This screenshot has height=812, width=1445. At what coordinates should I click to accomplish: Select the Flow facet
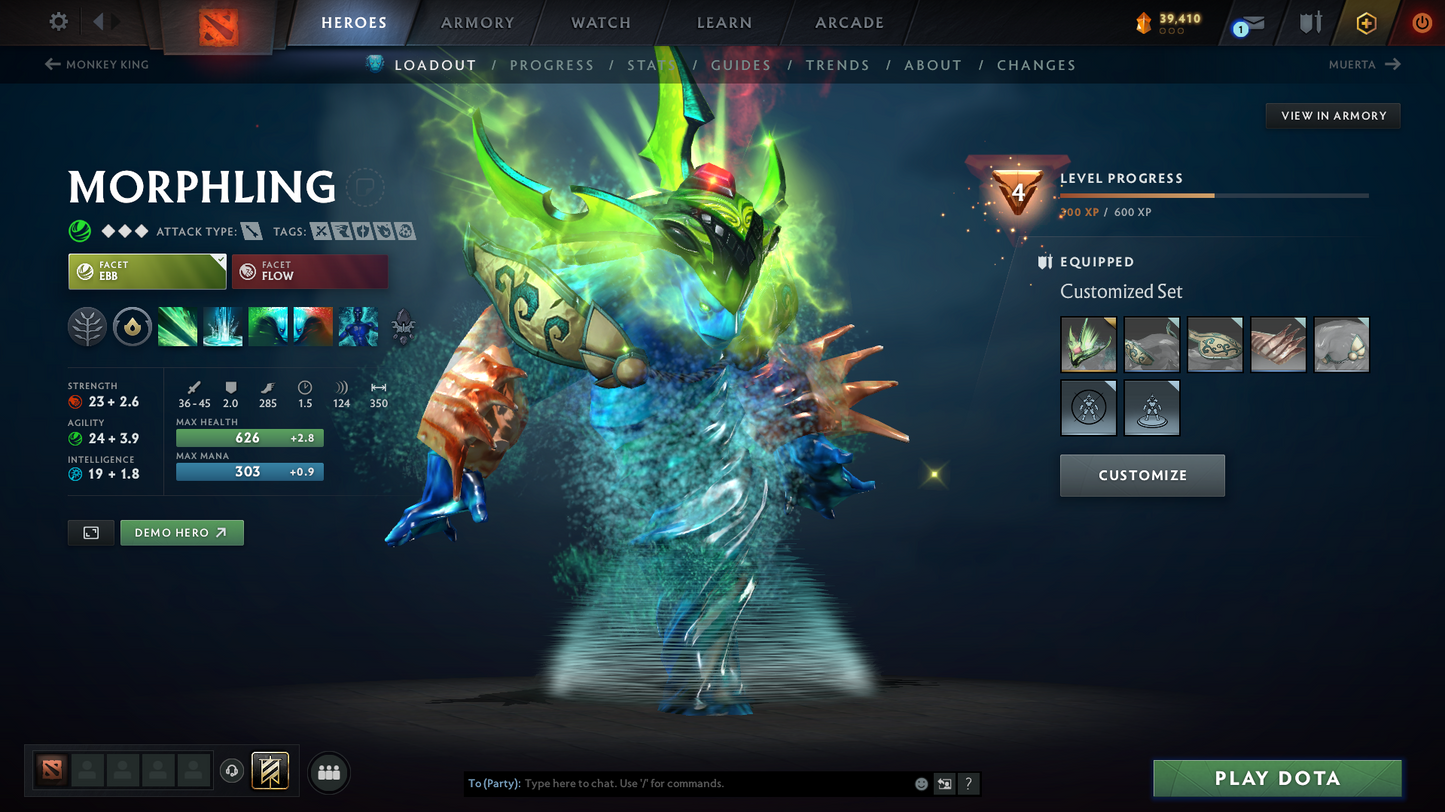click(x=309, y=271)
